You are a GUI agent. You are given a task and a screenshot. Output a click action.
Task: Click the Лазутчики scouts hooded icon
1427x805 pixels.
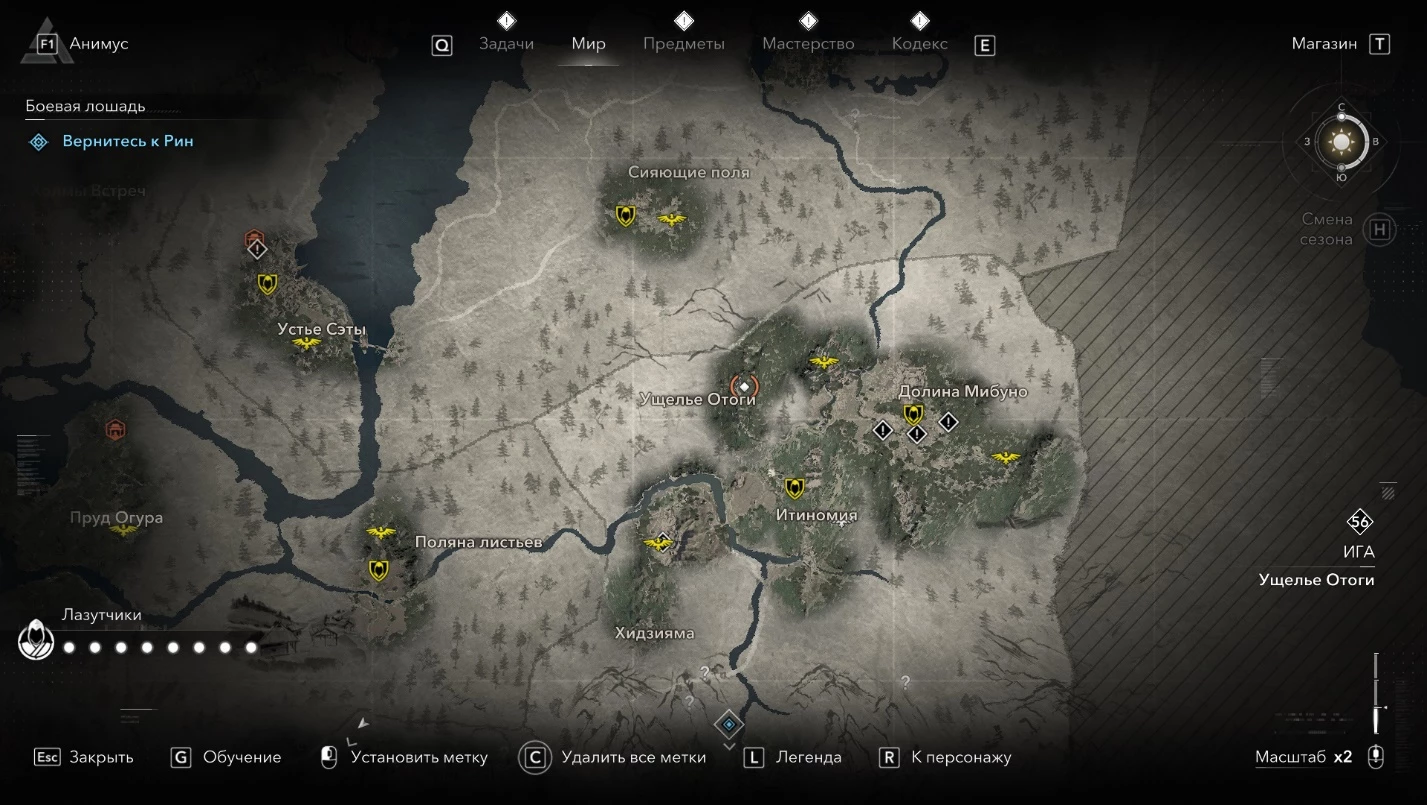(x=37, y=641)
